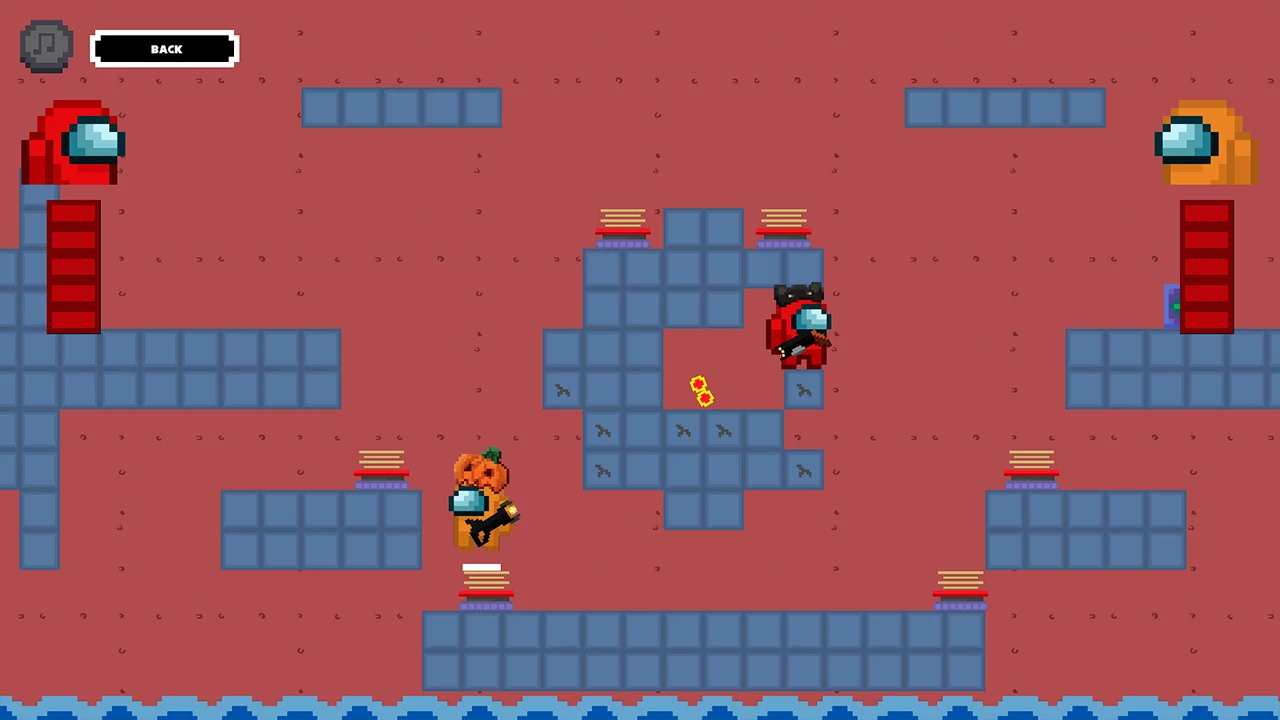Click the blue water at the bottom edge

pyautogui.click(x=640, y=710)
